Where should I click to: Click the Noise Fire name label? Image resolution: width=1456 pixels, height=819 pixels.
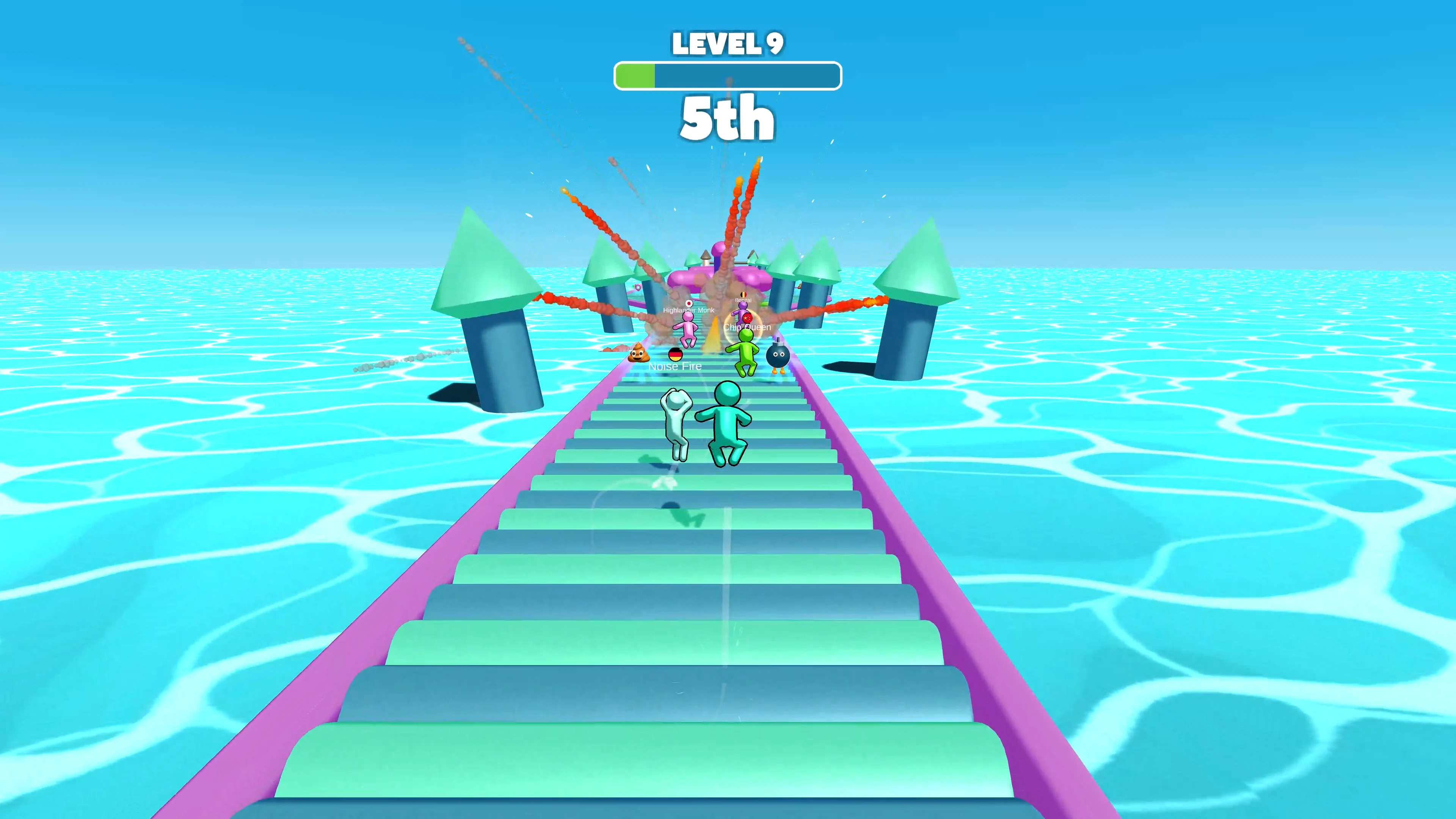[675, 366]
